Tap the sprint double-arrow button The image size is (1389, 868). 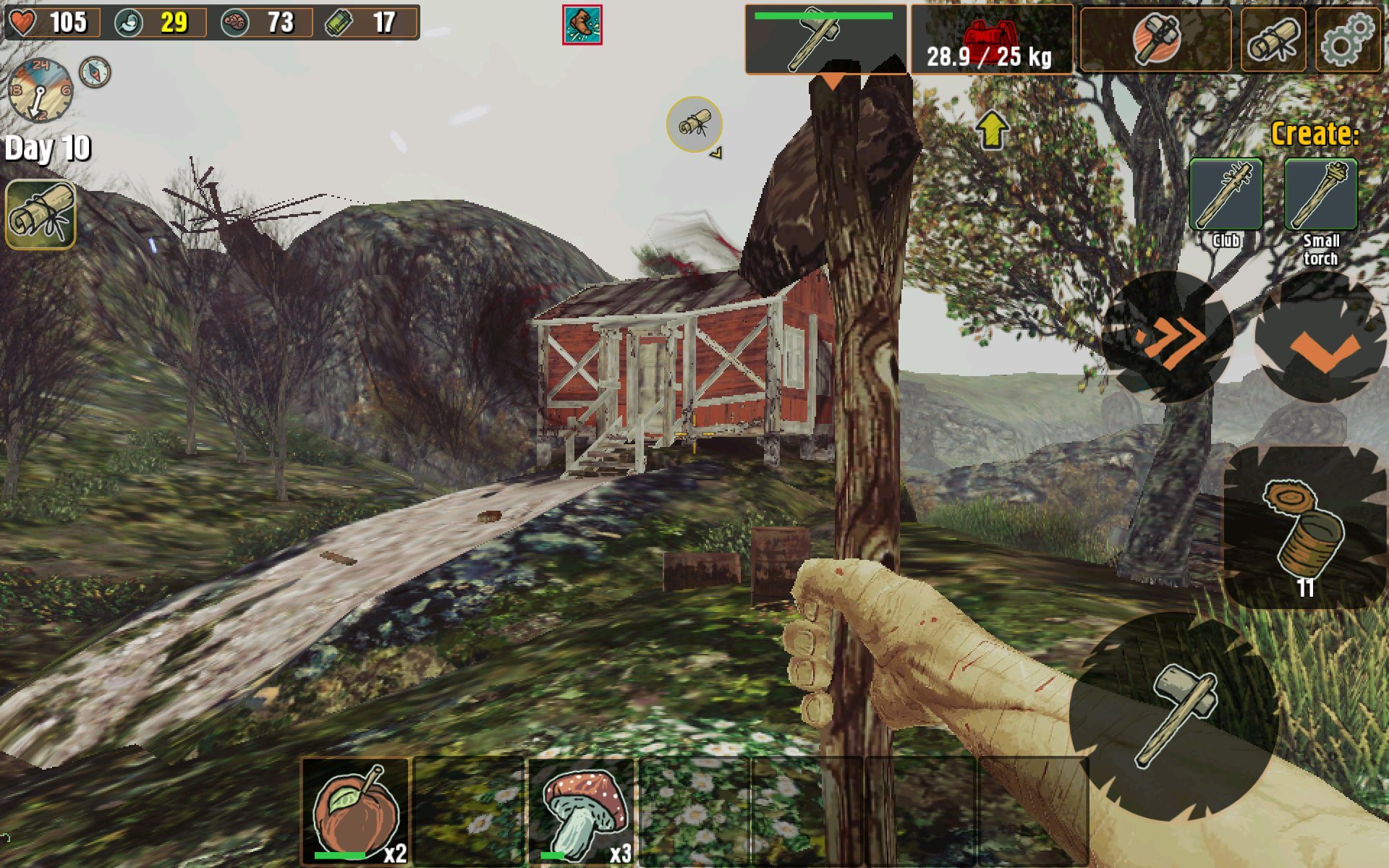pos(1167,338)
